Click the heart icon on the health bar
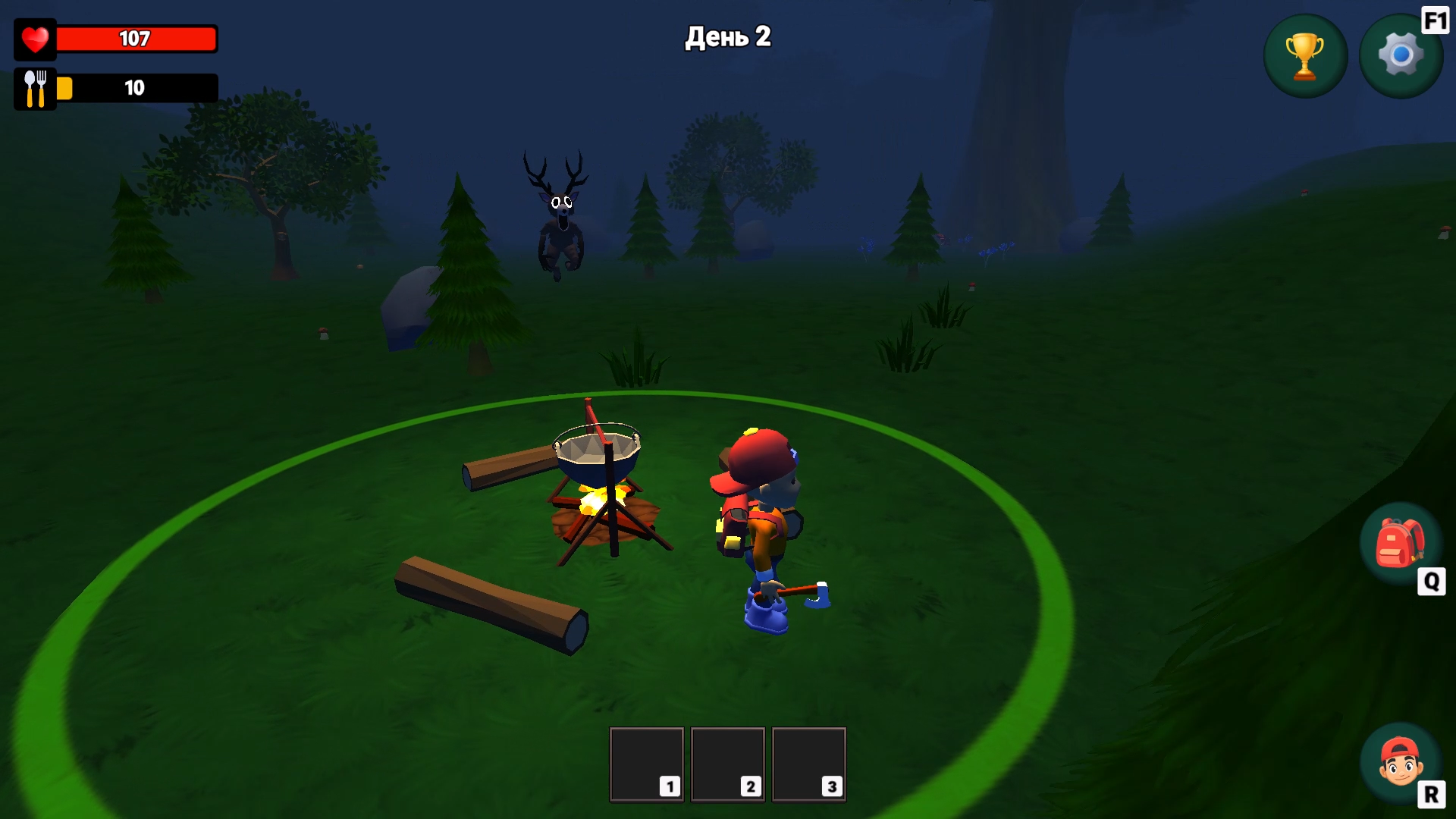Viewport: 1456px width, 819px height. 35,39
